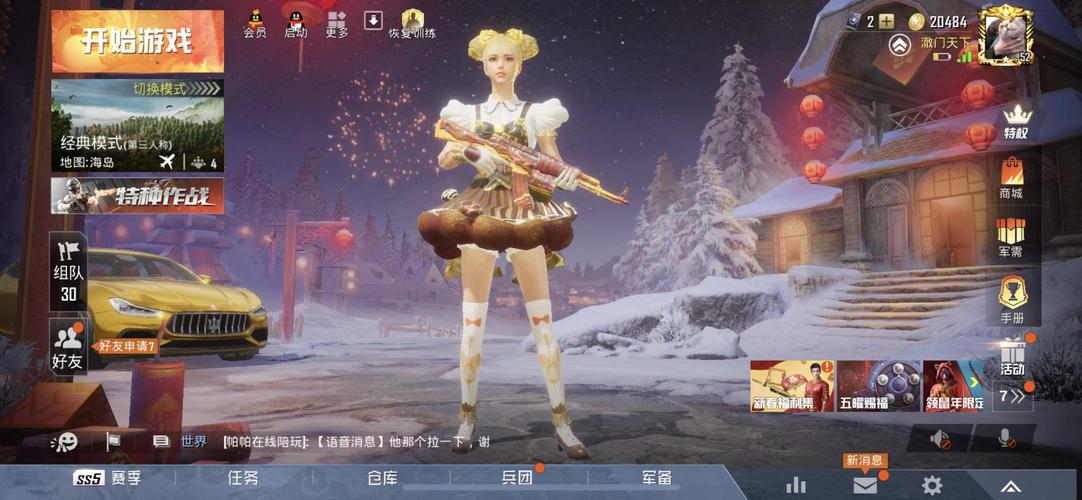This screenshot has width=1082, height=500.
Task: Open settings with the gear icon
Action: [932, 485]
